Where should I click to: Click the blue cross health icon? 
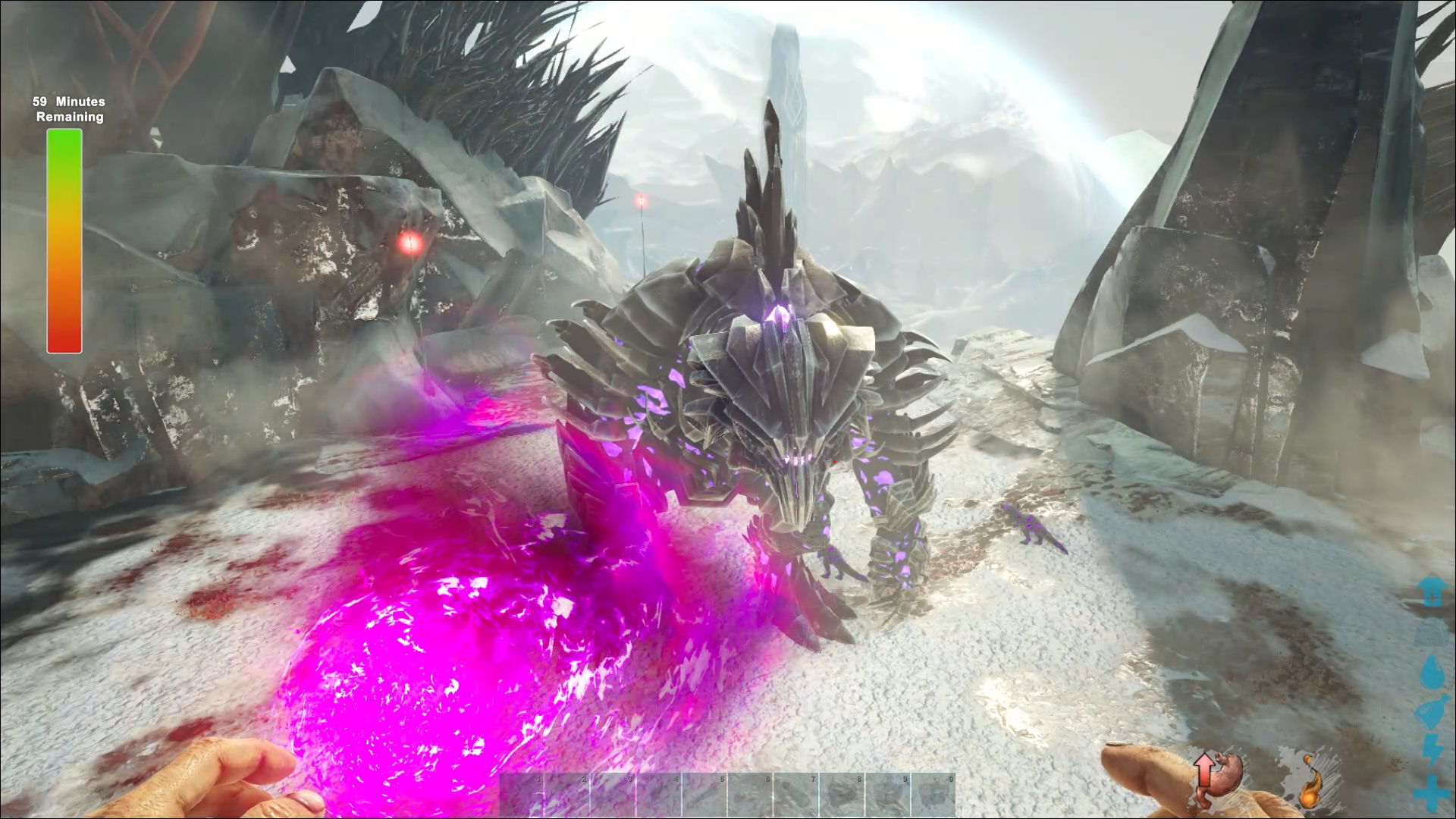click(1432, 792)
